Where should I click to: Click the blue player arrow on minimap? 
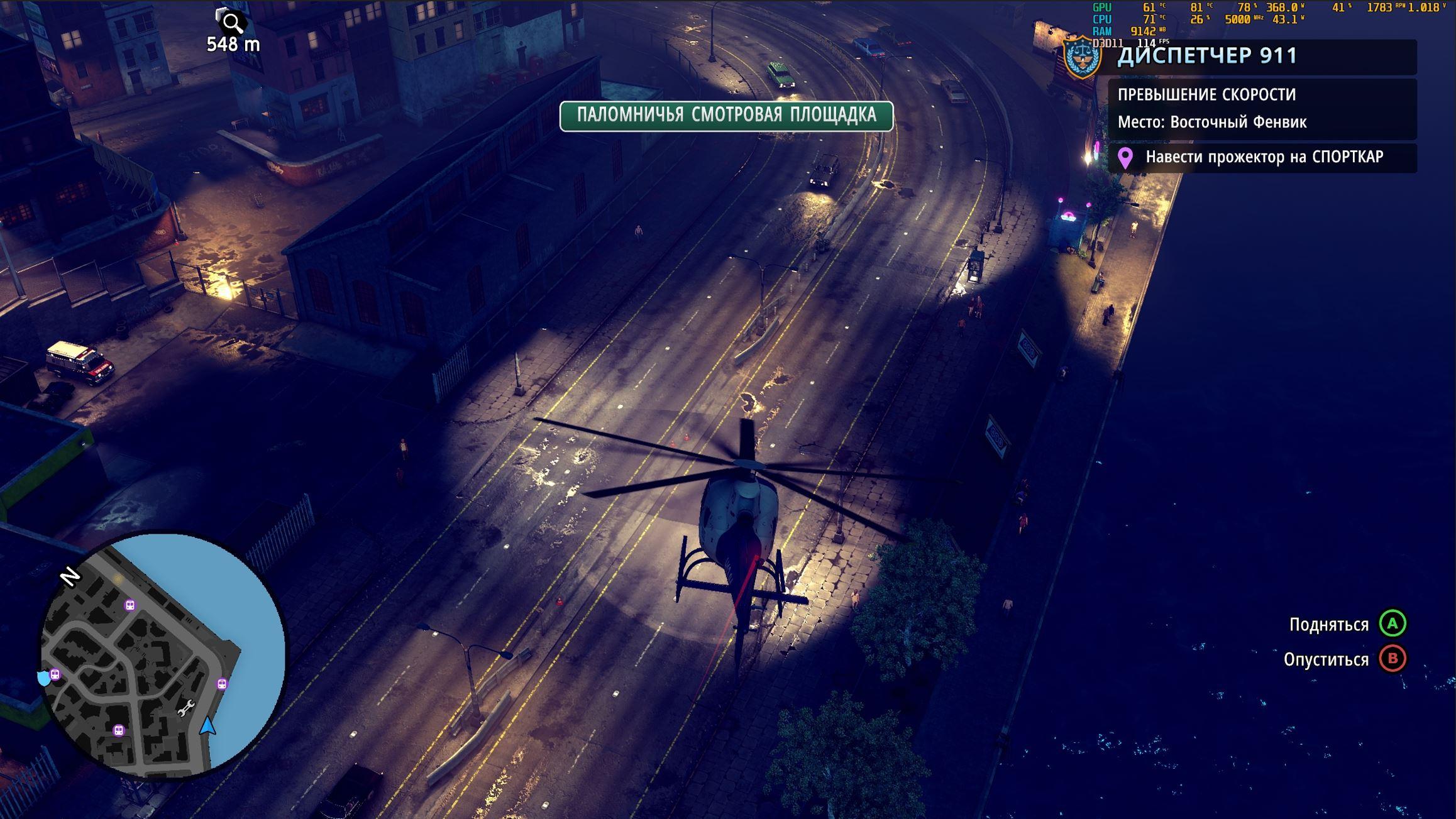coord(208,726)
